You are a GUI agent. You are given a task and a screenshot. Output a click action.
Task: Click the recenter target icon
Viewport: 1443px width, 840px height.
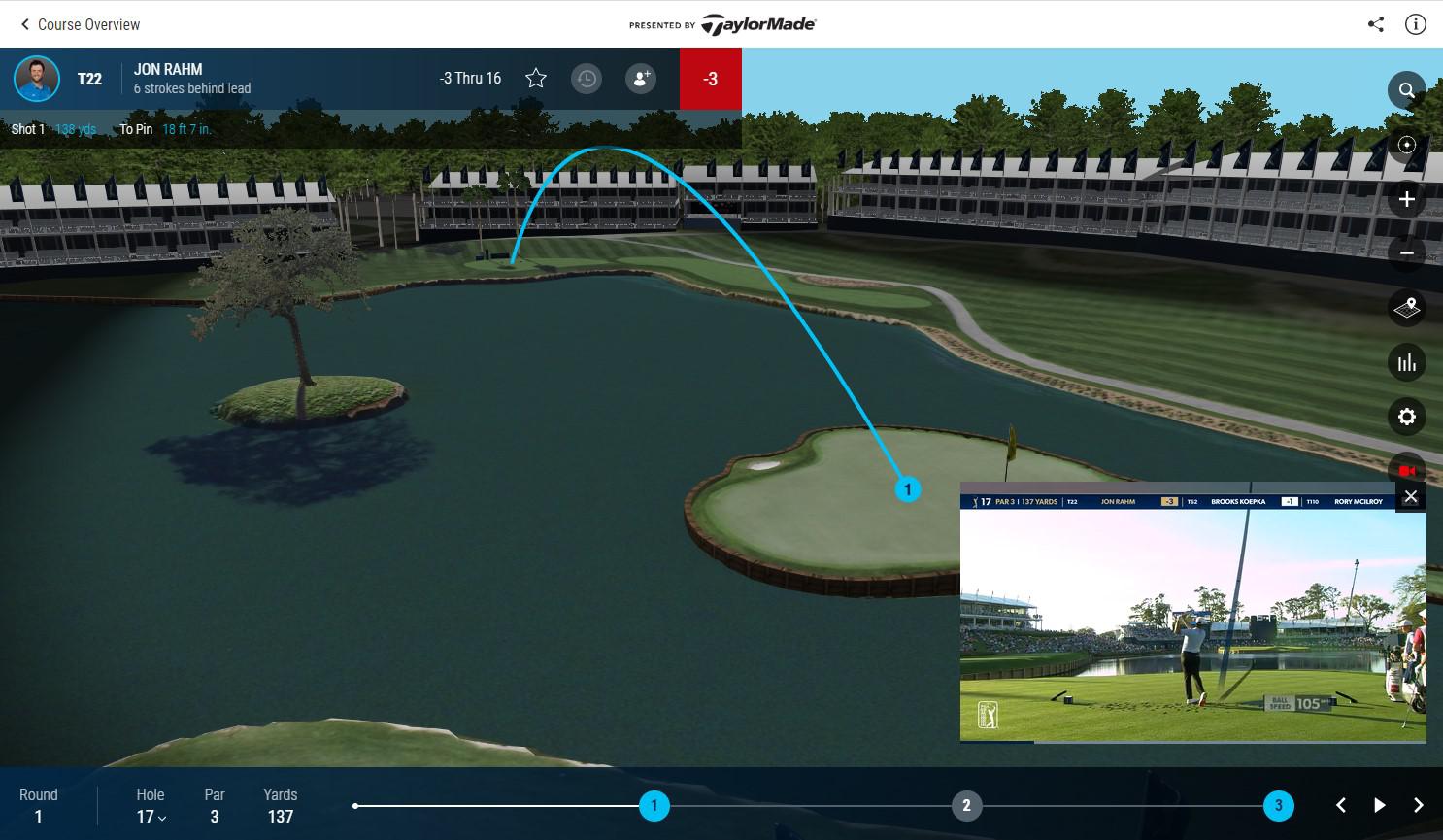point(1406,144)
